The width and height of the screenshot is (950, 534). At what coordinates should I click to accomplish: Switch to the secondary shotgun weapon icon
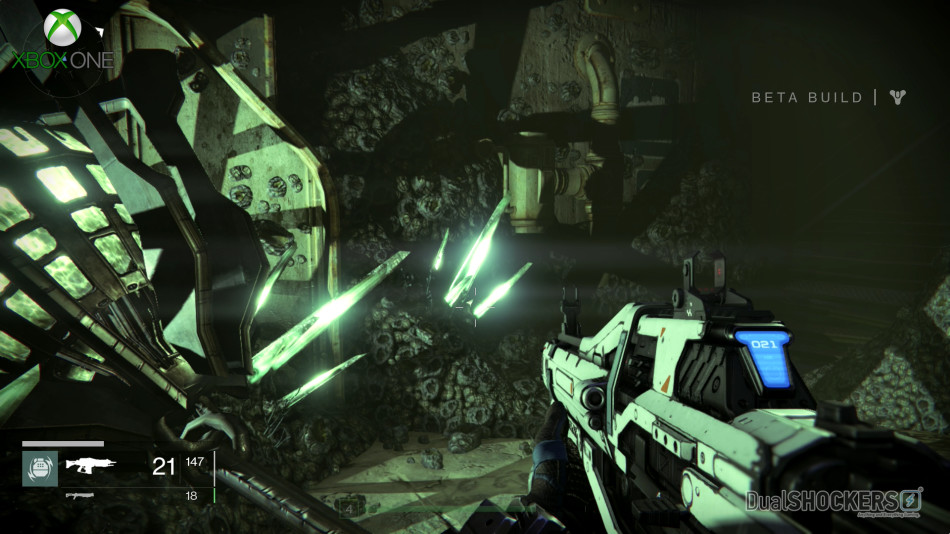coord(80,495)
